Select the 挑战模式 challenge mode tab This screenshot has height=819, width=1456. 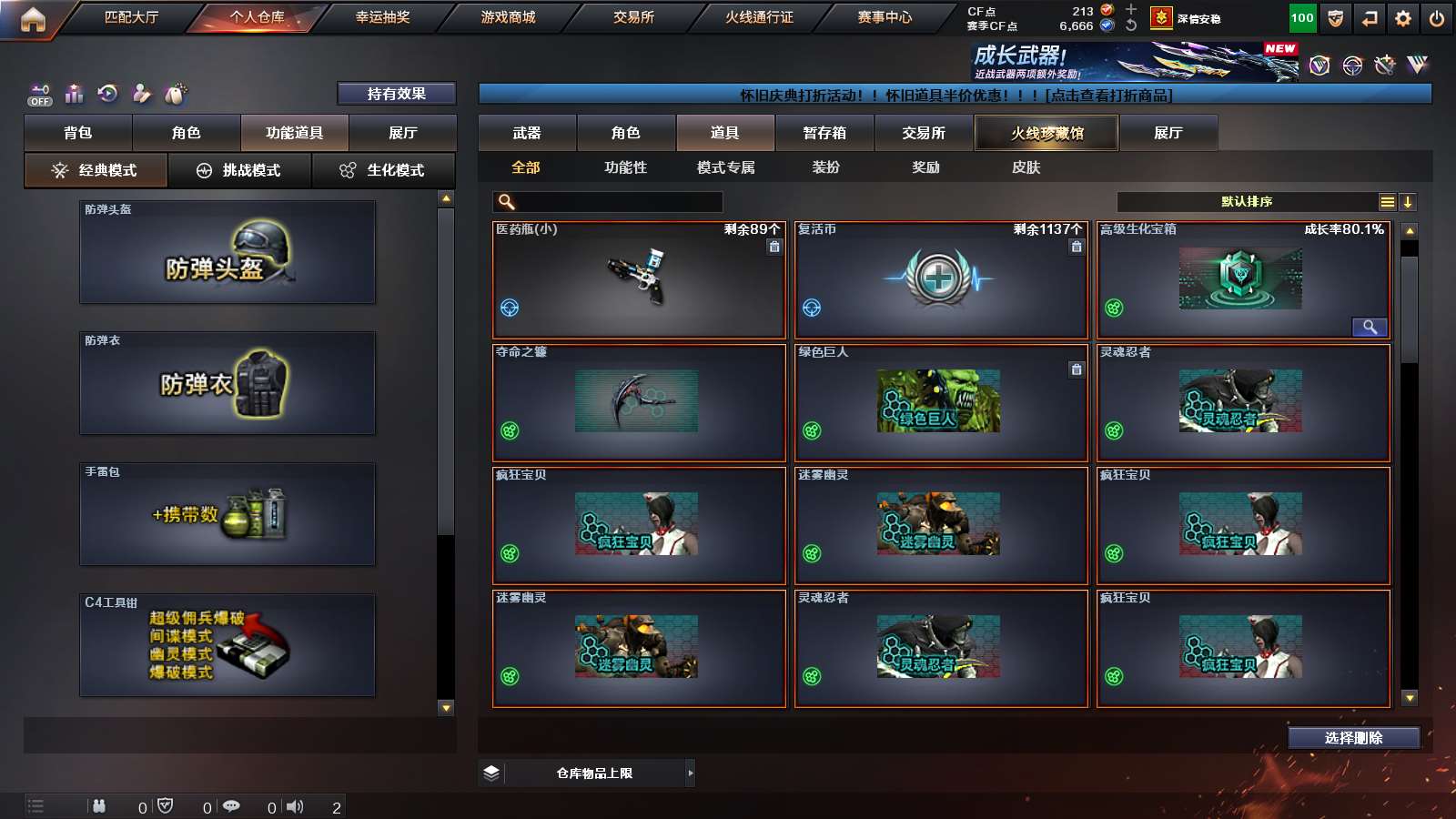[x=240, y=170]
